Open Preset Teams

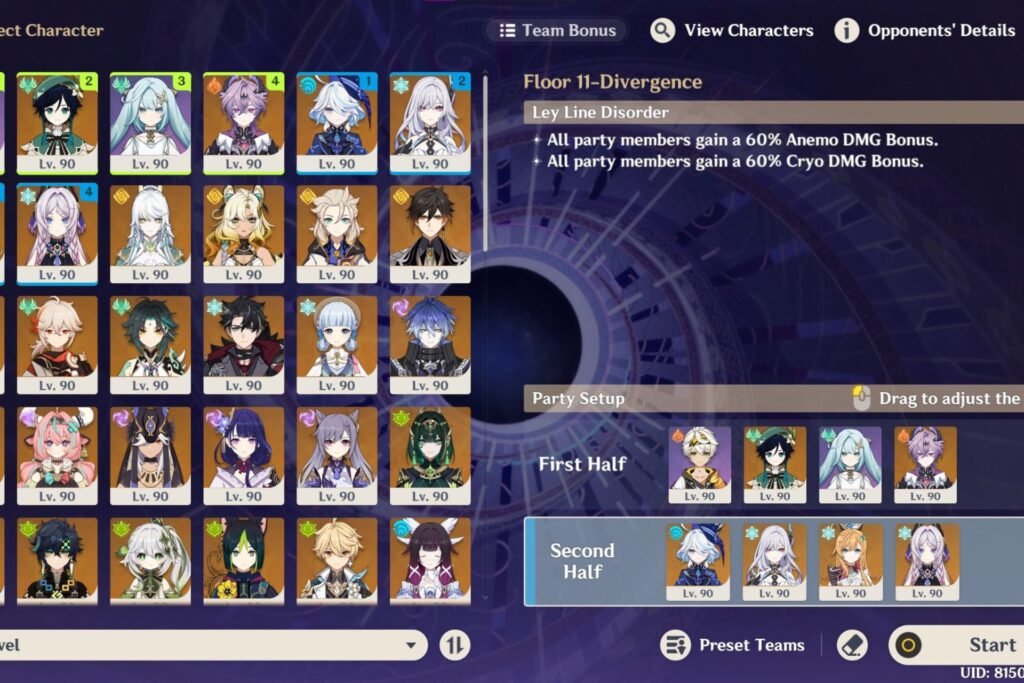coord(734,645)
